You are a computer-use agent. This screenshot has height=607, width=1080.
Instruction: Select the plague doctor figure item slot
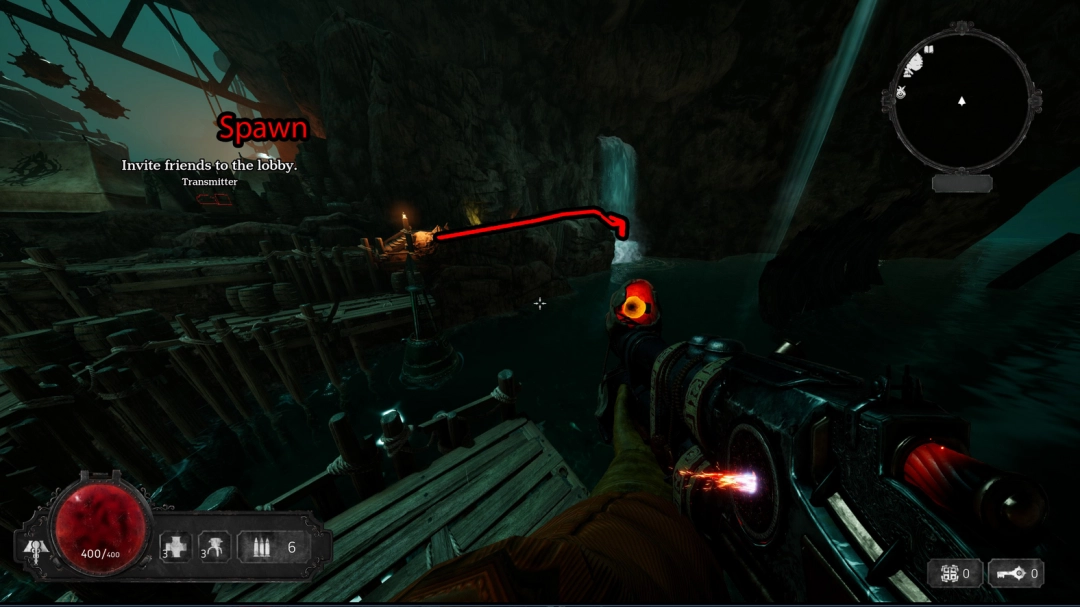click(x=215, y=547)
